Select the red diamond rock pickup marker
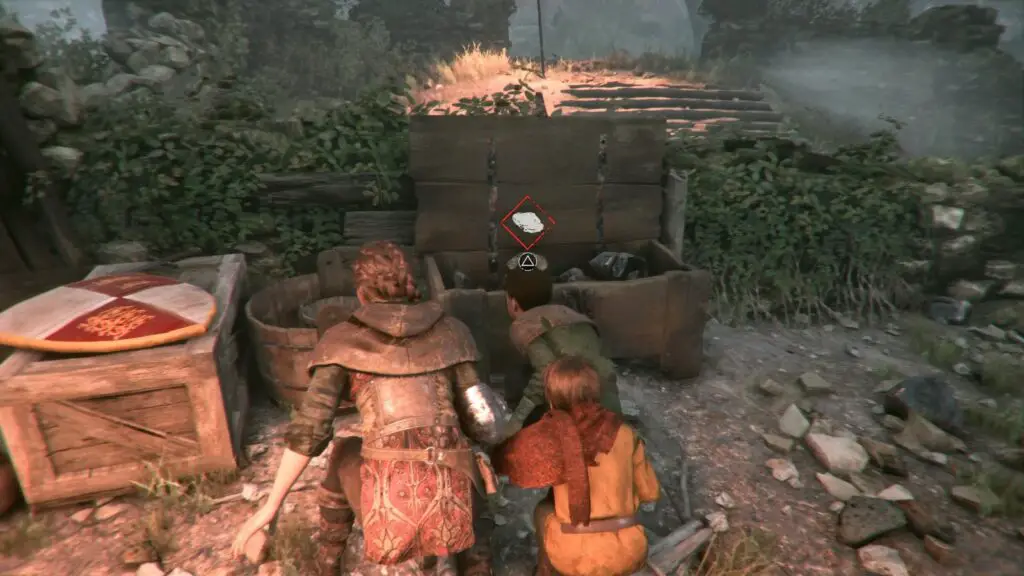 coord(527,223)
